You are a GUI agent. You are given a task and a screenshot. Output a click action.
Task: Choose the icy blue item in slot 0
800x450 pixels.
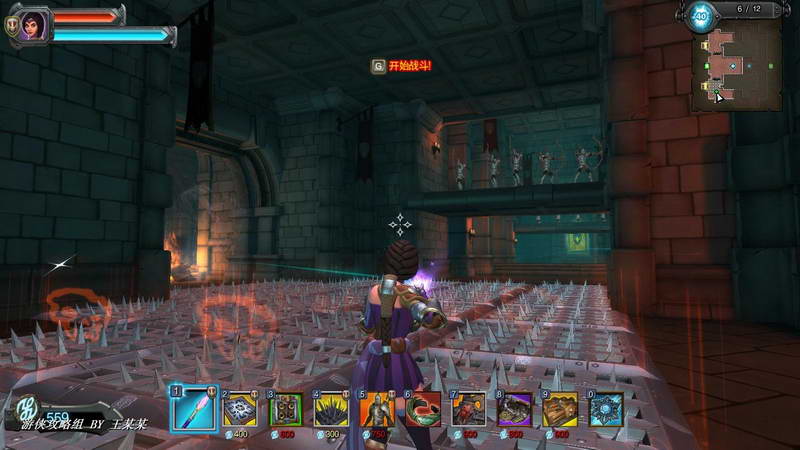click(x=606, y=409)
